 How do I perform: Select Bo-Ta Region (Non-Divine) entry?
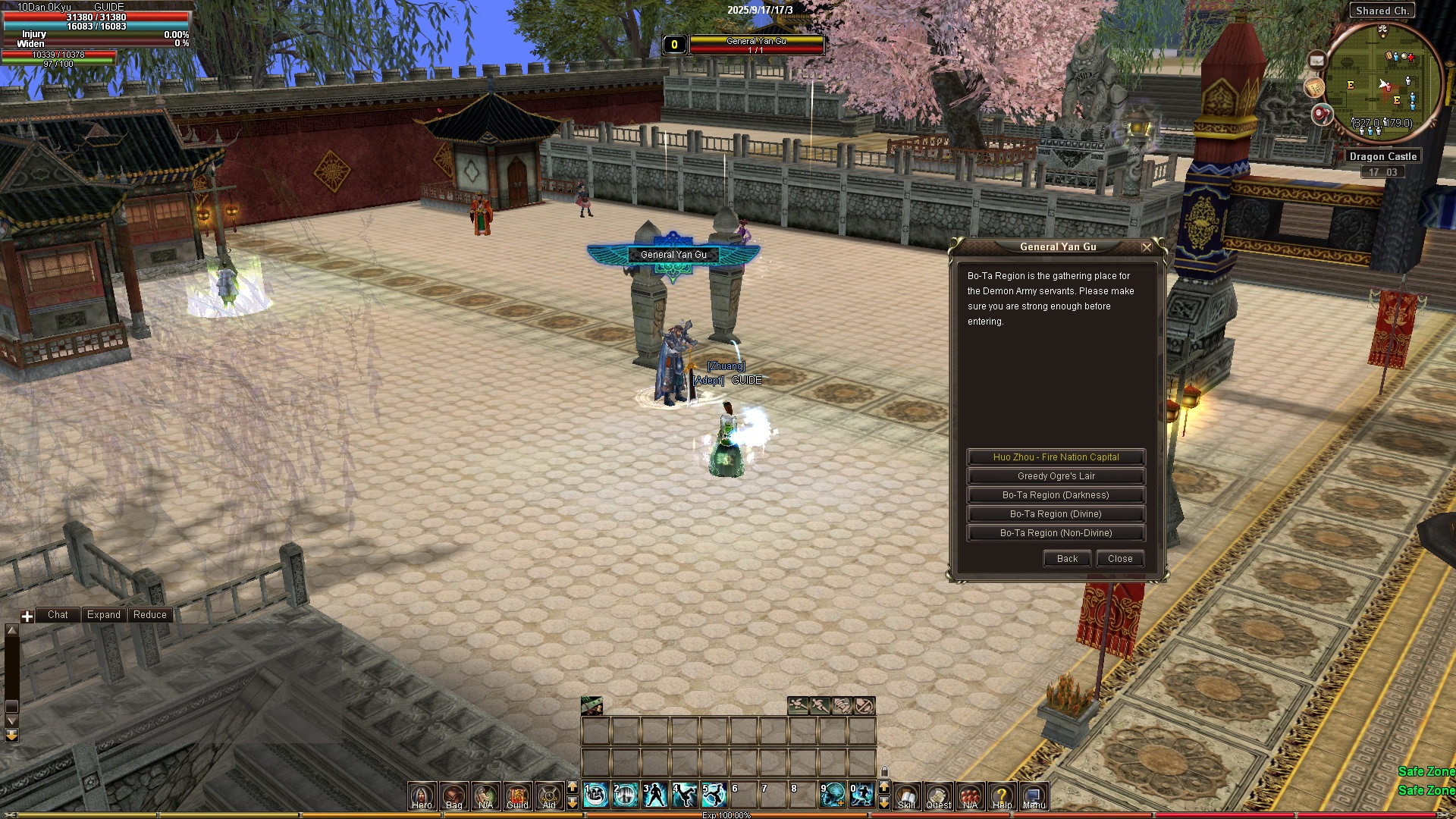point(1056,533)
